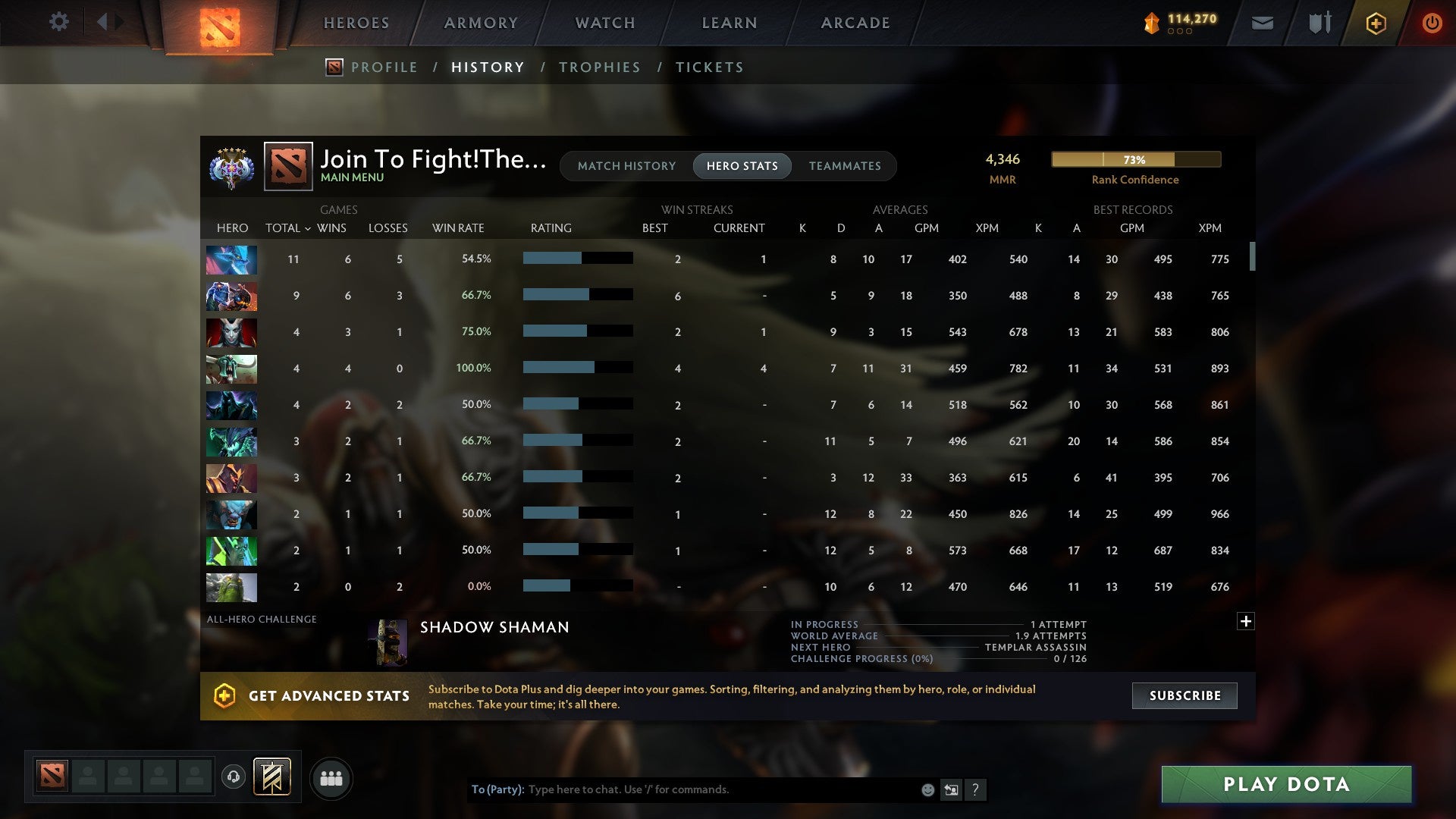Switch the player profile to the Match History view
1456x819 pixels.
pos(626,165)
